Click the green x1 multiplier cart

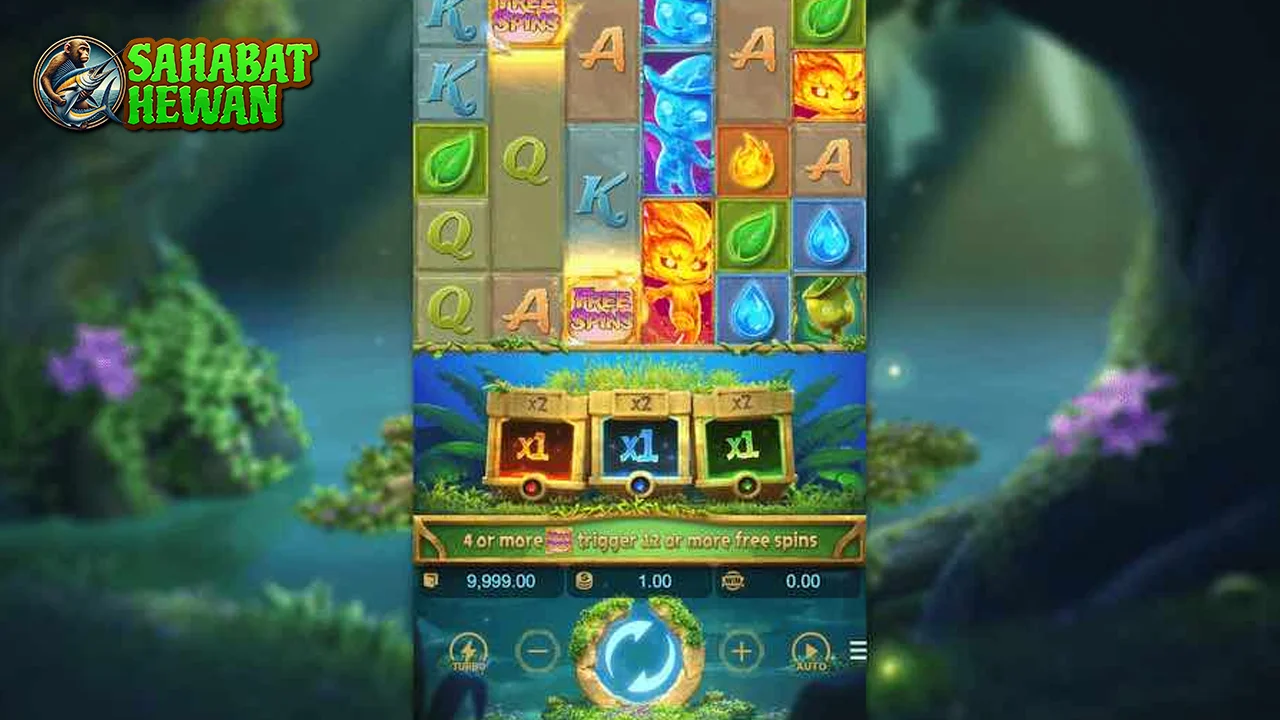[x=746, y=448]
